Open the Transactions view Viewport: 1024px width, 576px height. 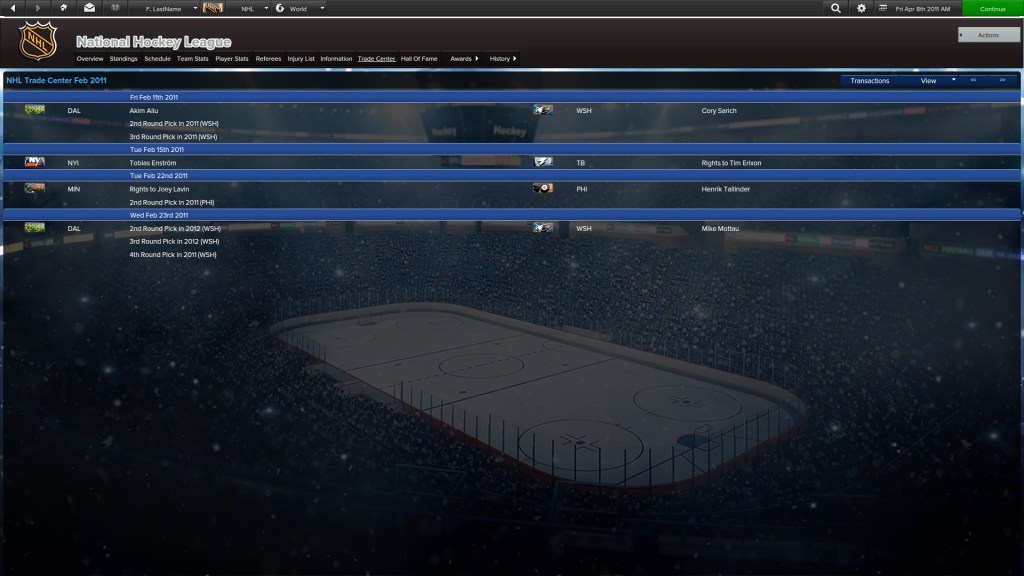coord(869,81)
